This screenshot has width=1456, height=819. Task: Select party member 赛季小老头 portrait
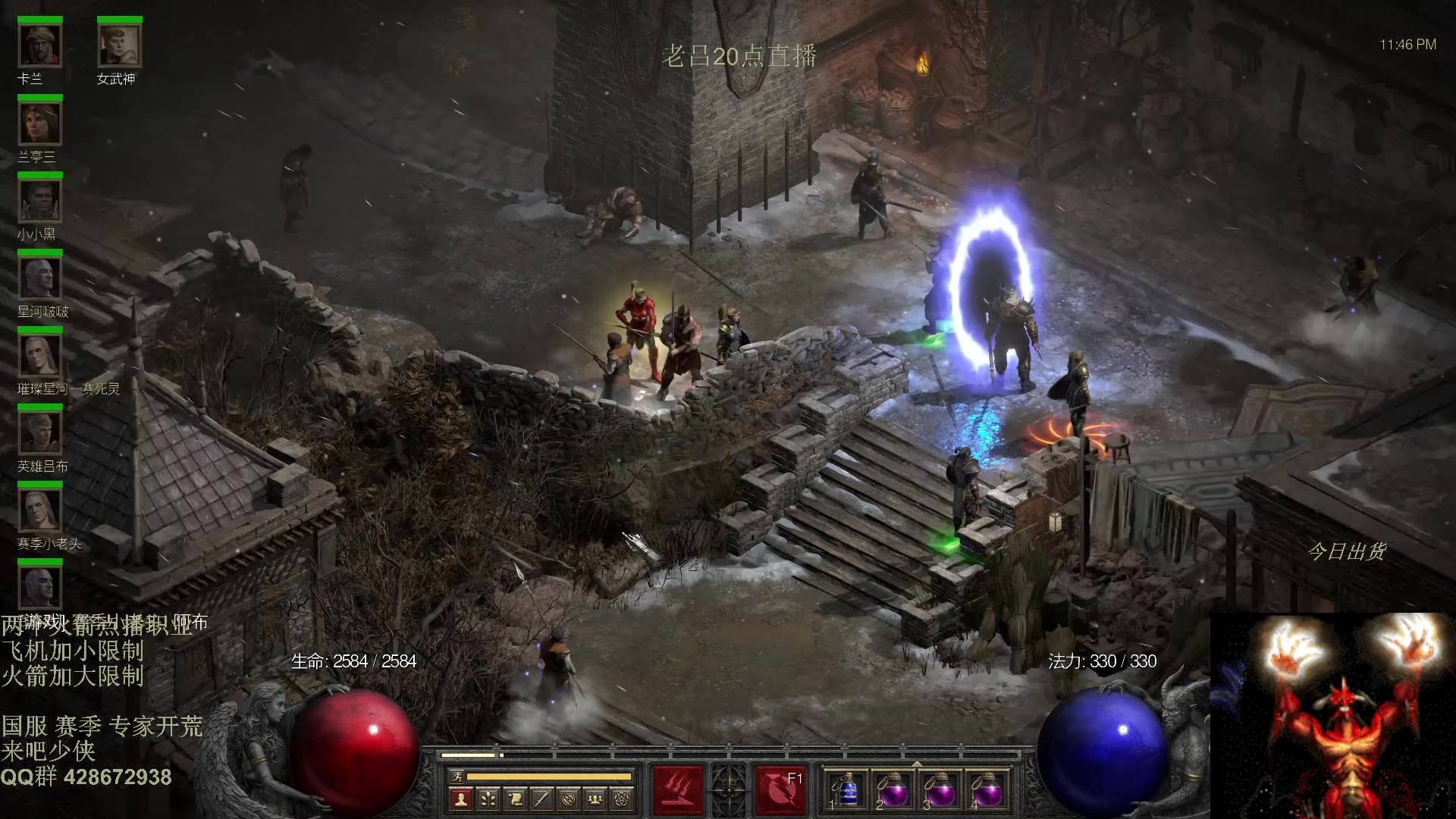tap(39, 510)
